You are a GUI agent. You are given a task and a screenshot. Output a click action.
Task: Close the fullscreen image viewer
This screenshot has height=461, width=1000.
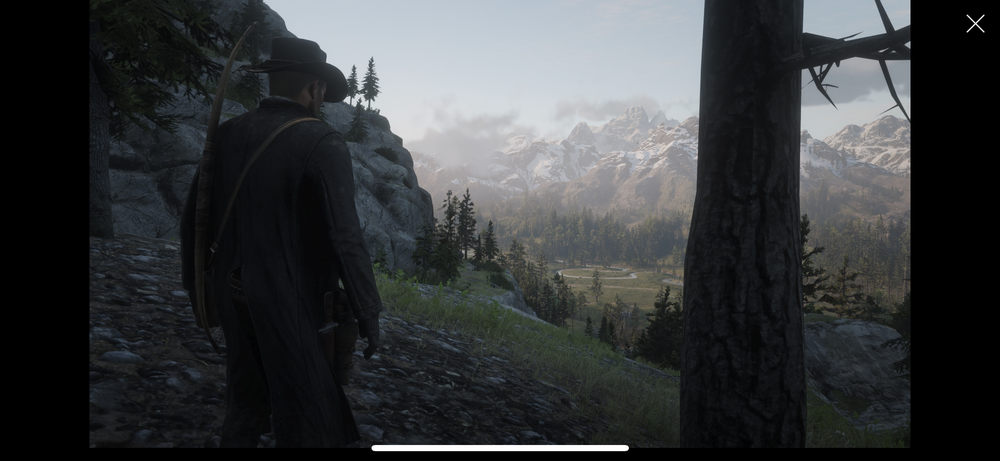pos(975,24)
